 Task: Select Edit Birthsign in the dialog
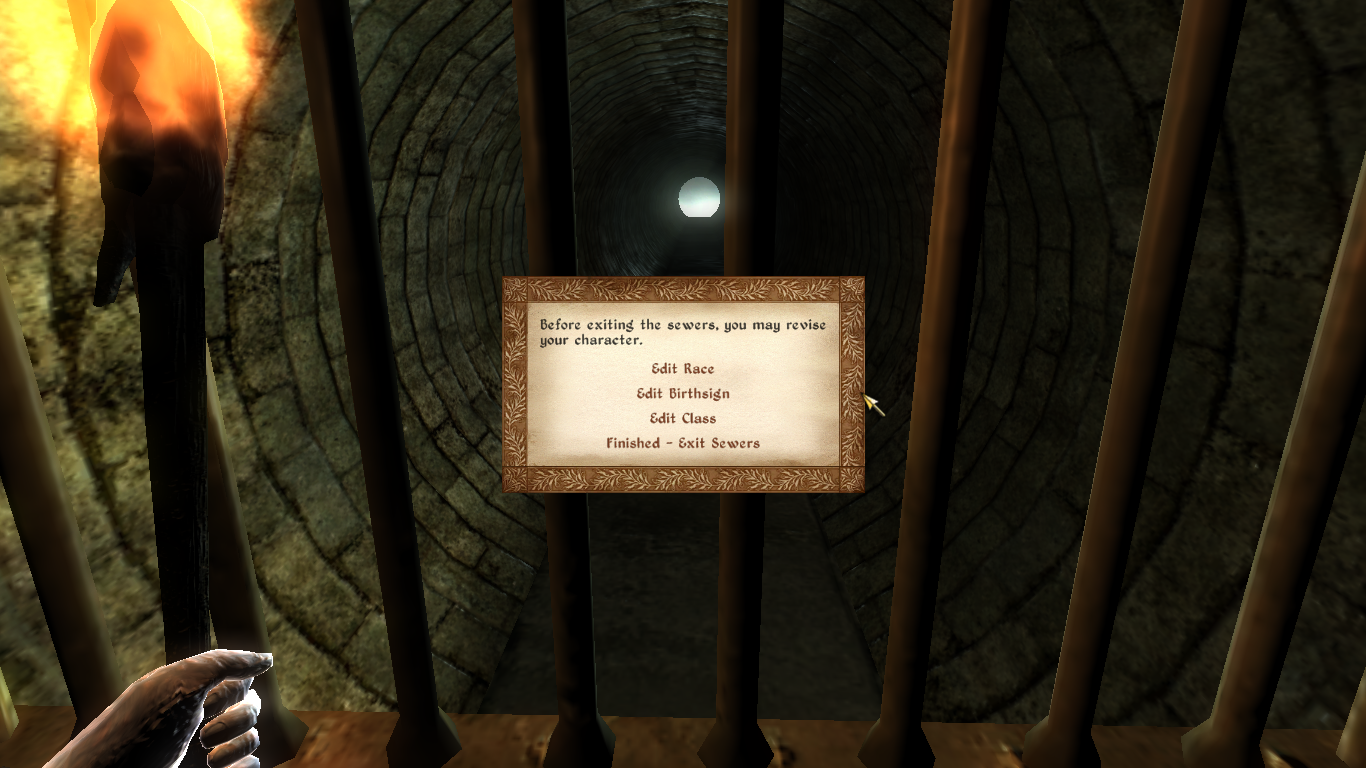pyautogui.click(x=683, y=394)
